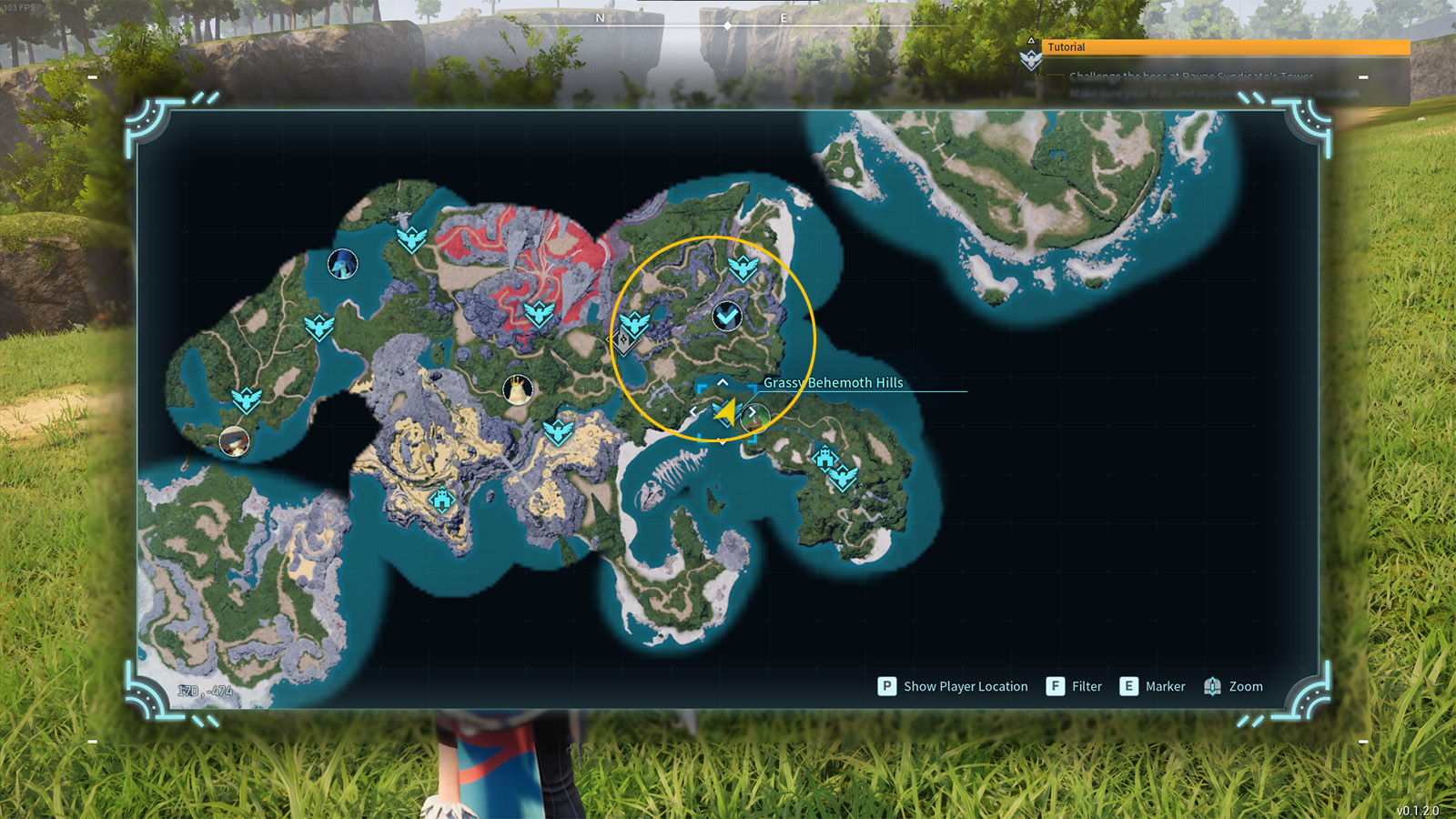
Task: Select the fast travel eagle statue inside the yellow circle
Action: (743, 267)
